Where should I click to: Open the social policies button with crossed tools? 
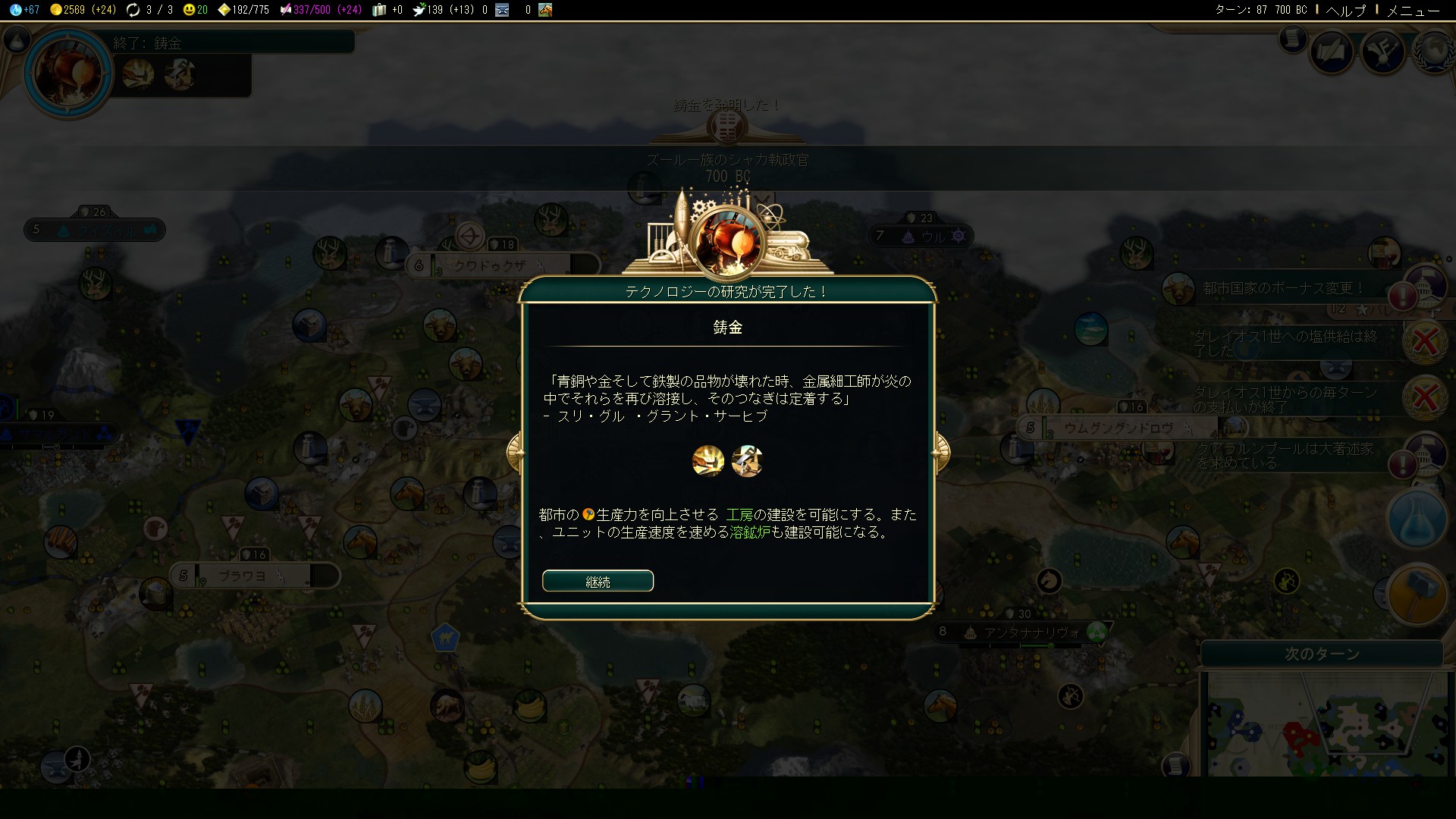click(1383, 51)
